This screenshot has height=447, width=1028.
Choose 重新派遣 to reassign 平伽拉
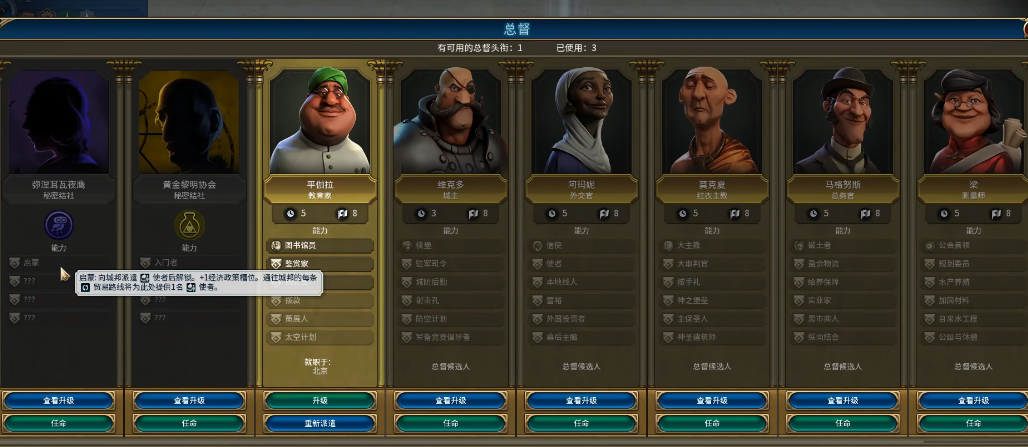pyautogui.click(x=320, y=423)
